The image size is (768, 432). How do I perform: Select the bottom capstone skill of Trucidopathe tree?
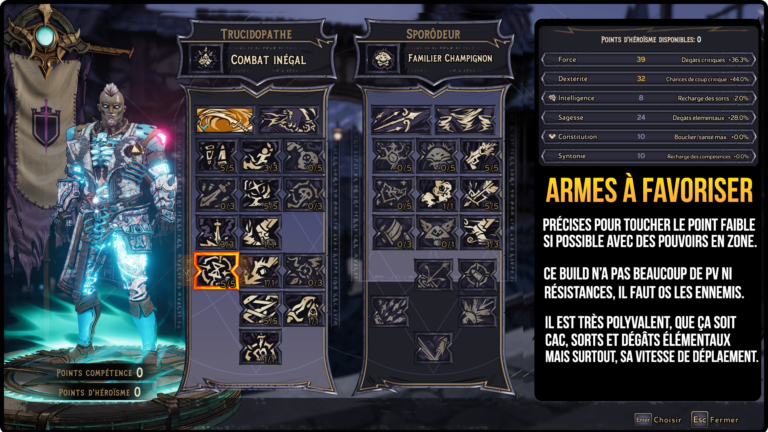pos(259,347)
